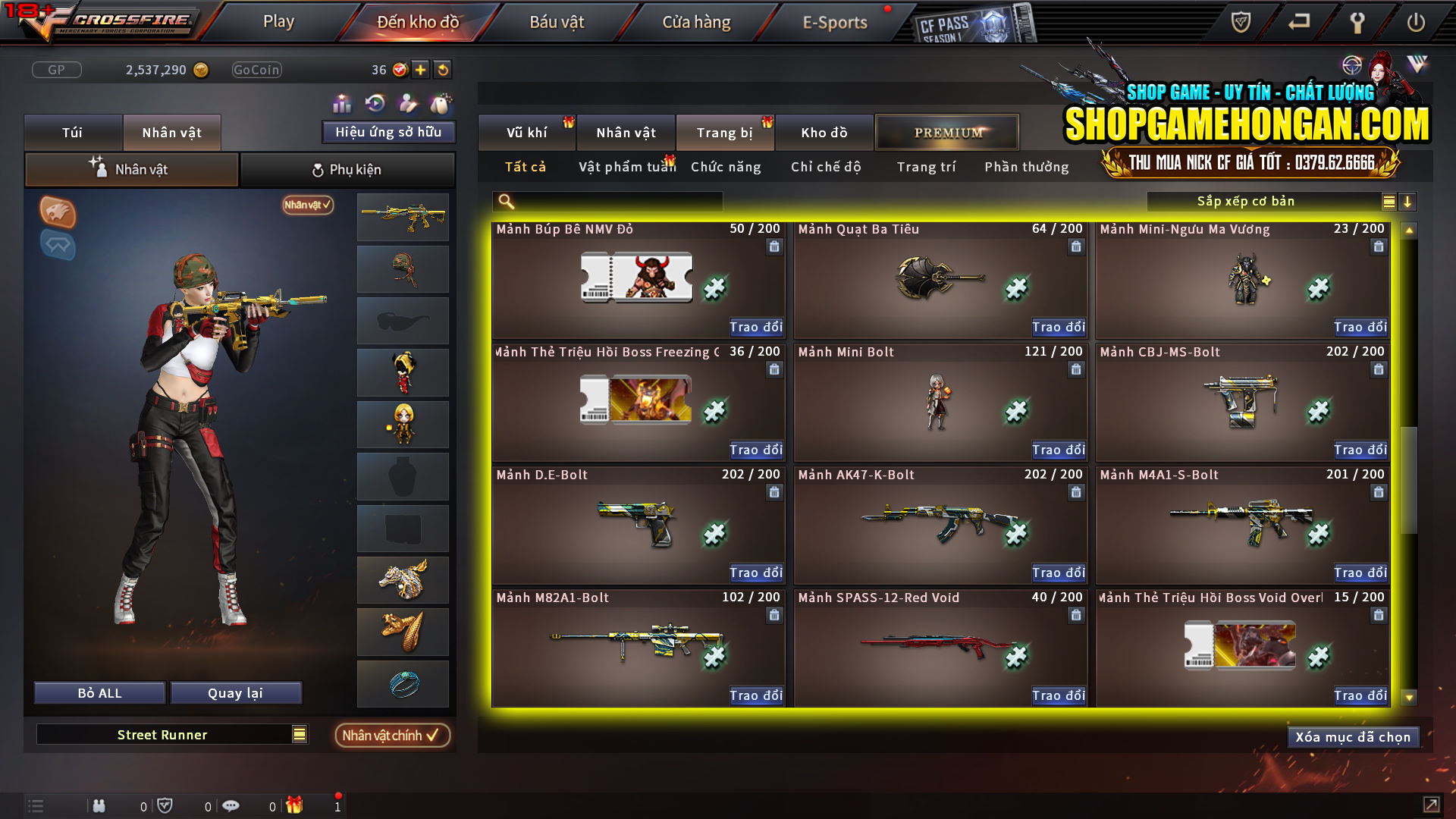Screen dimensions: 1456x819
Task: Click the friends icon on bottom status bar
Action: coord(99,805)
